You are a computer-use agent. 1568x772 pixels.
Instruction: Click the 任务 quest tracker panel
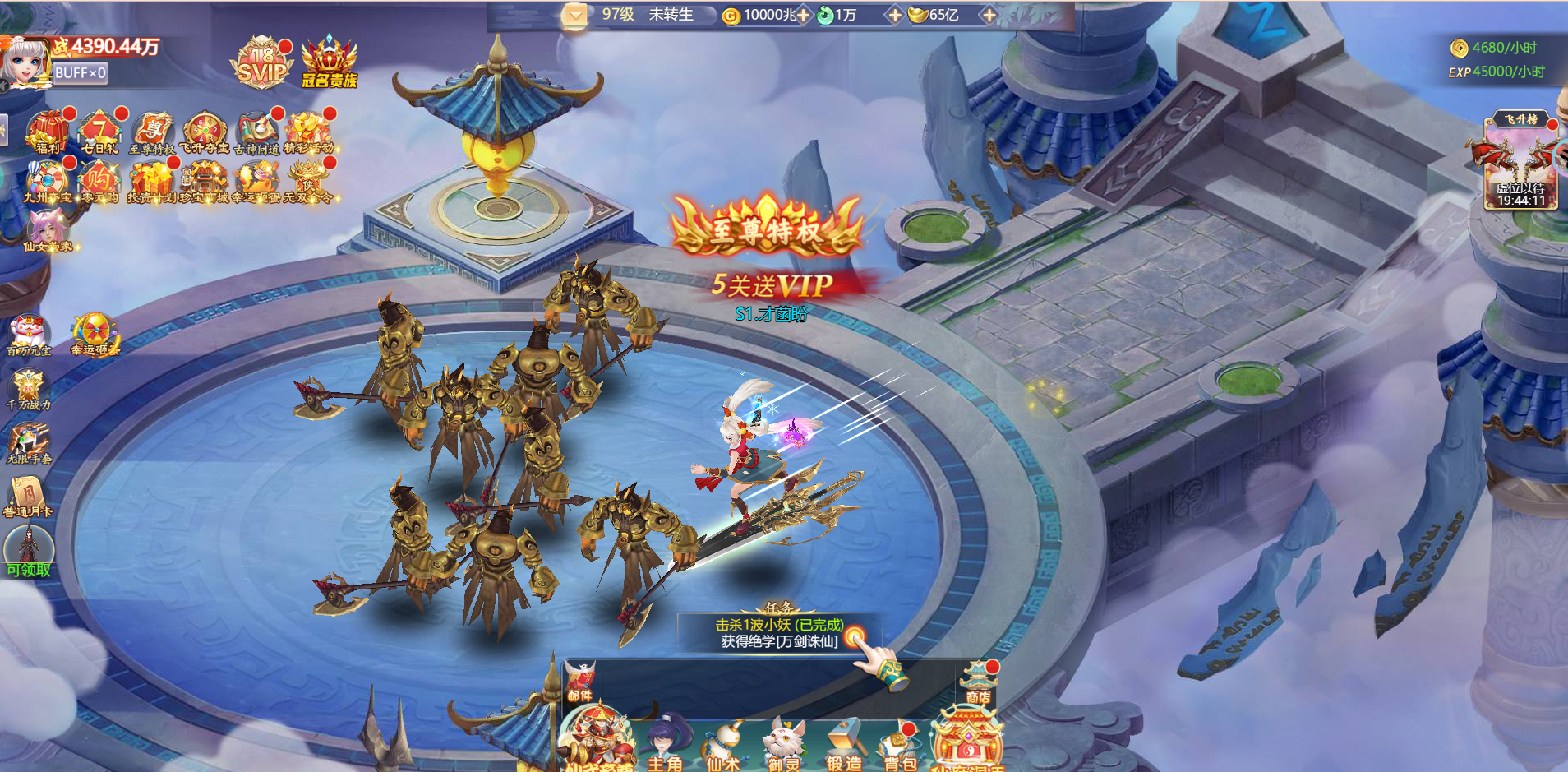click(x=779, y=632)
